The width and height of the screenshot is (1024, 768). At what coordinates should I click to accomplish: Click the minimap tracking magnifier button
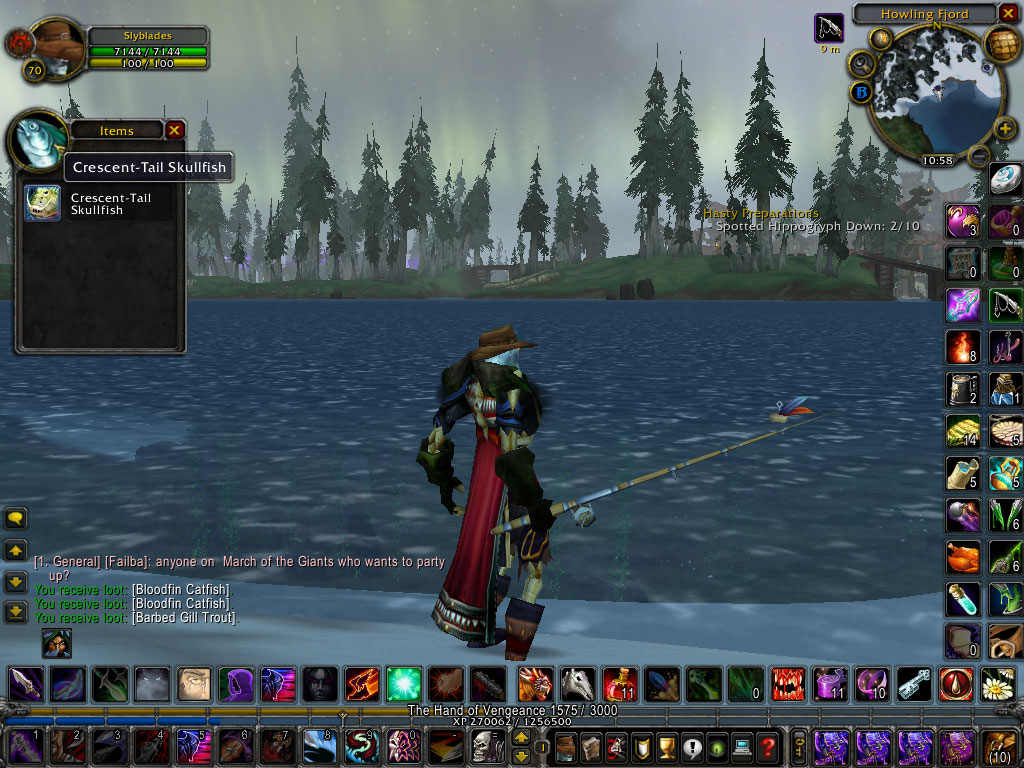[861, 64]
